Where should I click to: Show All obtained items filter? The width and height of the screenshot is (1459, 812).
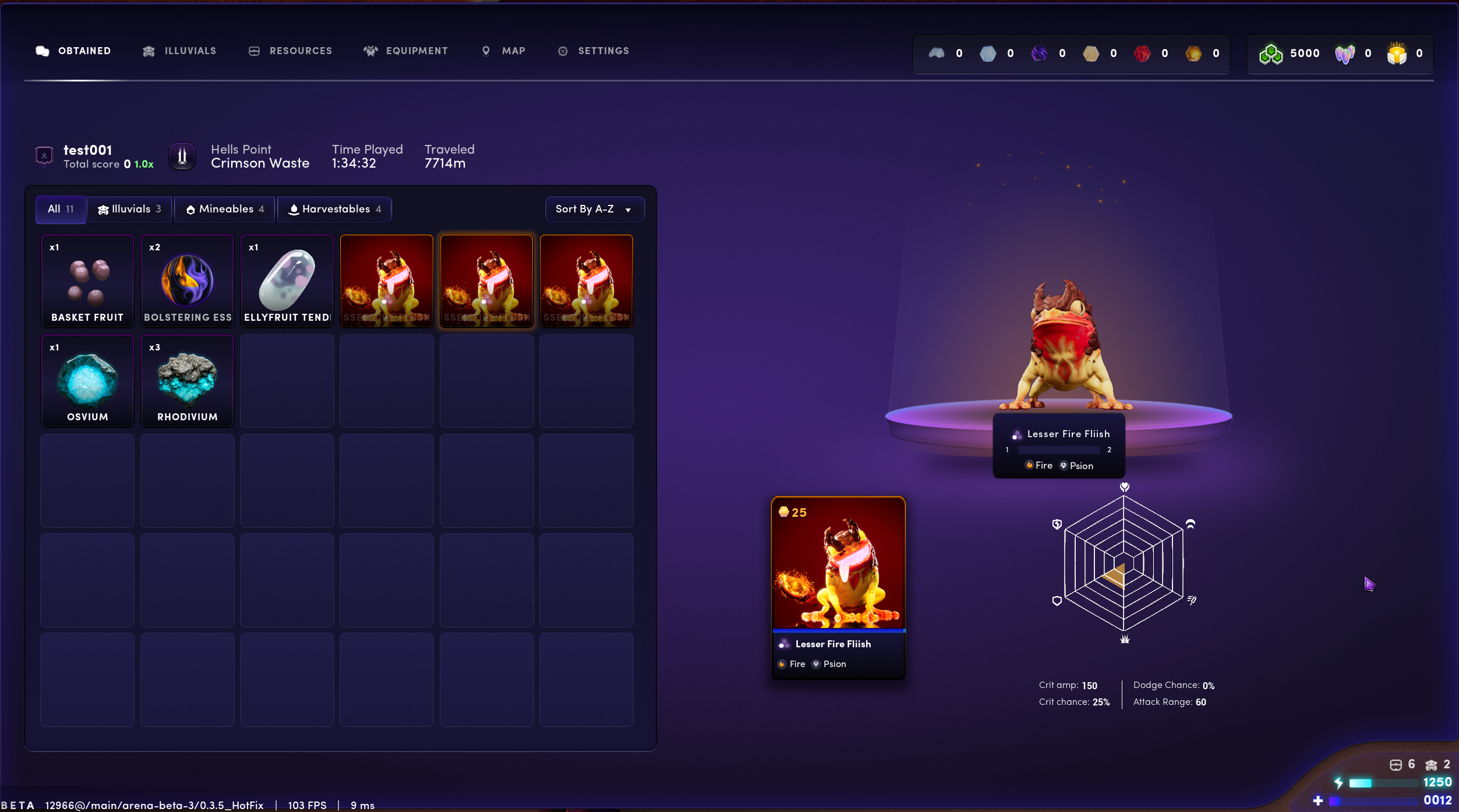(61, 210)
